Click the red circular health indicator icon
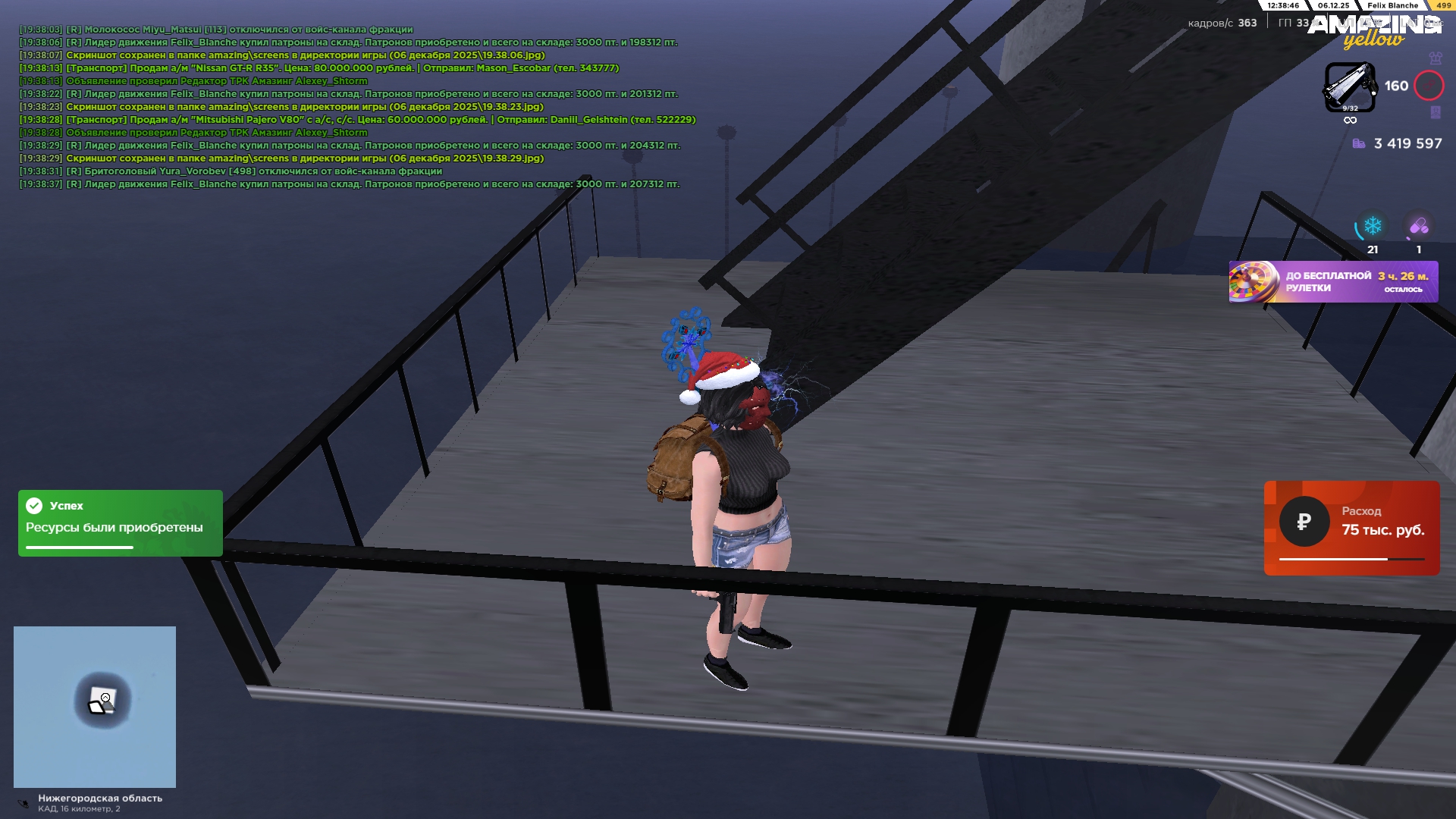Image resolution: width=1456 pixels, height=819 pixels. [1429, 86]
